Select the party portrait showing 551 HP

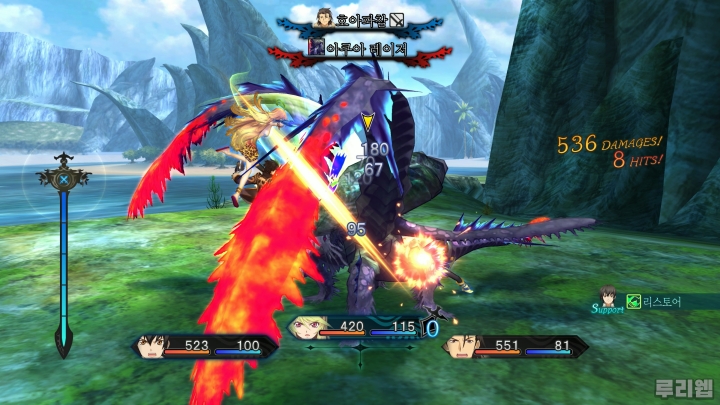pos(461,347)
